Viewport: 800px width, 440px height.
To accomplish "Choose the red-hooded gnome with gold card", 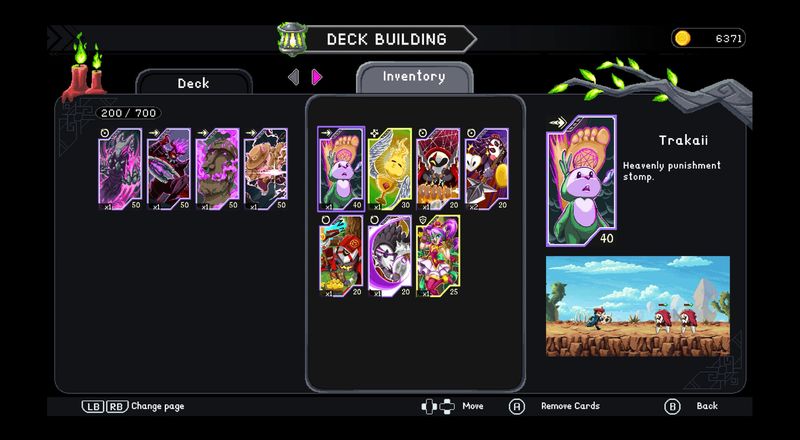I will click(340, 255).
